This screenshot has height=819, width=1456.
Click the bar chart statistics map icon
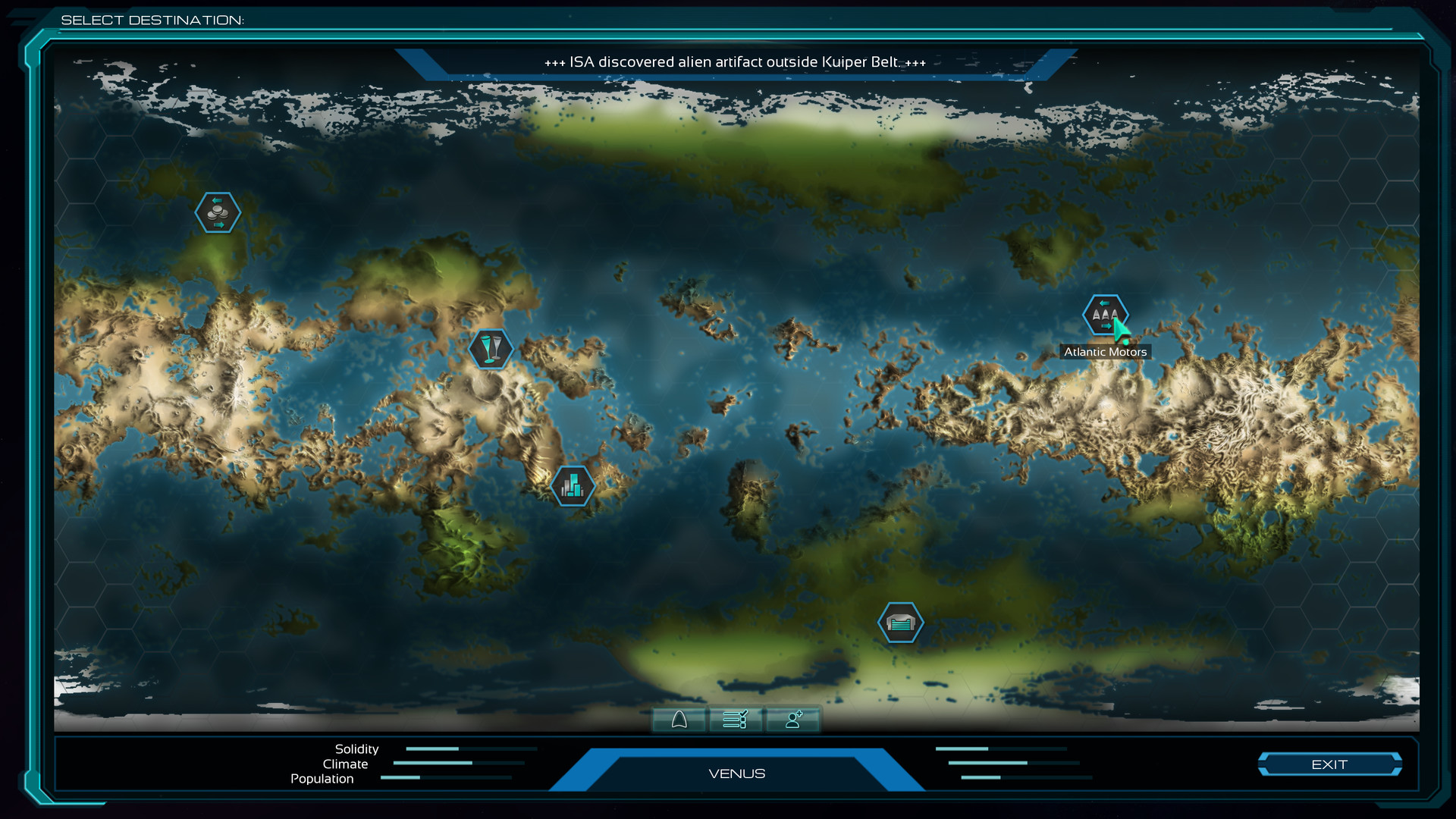573,486
